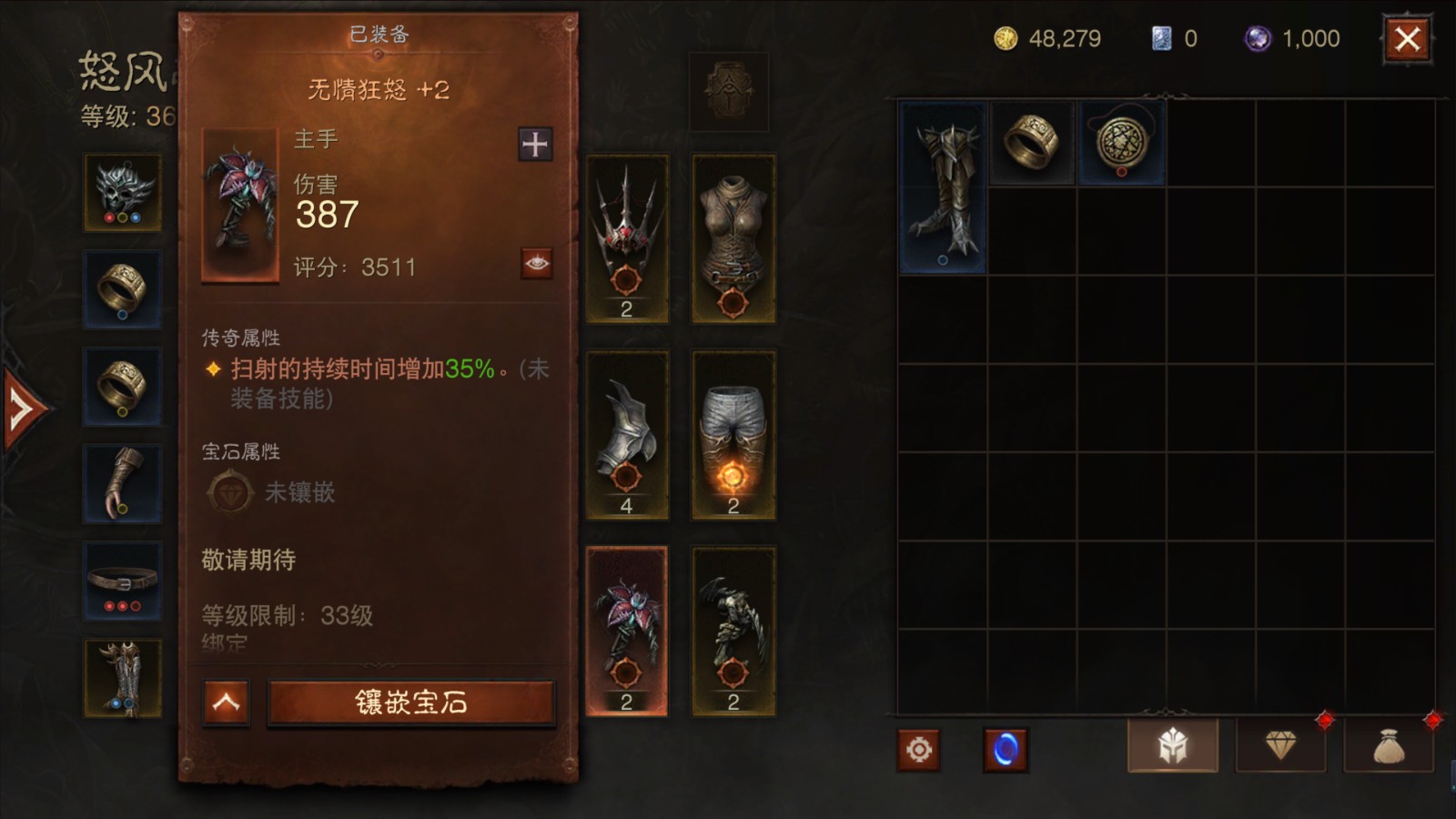Select the belt slot with gem sockets
The height and width of the screenshot is (819, 1456).
tap(123, 579)
